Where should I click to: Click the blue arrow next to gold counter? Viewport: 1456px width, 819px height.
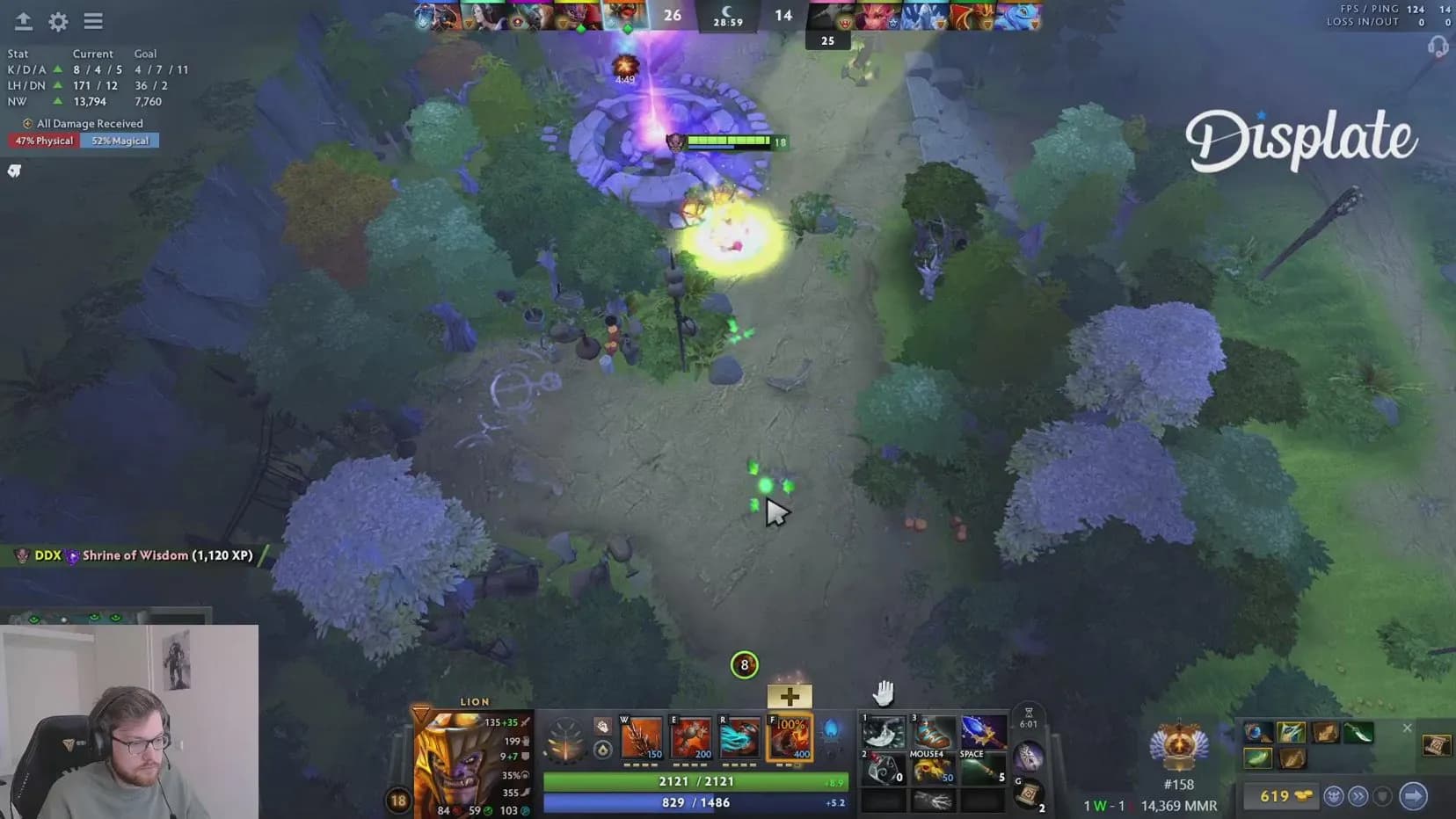pos(1414,796)
